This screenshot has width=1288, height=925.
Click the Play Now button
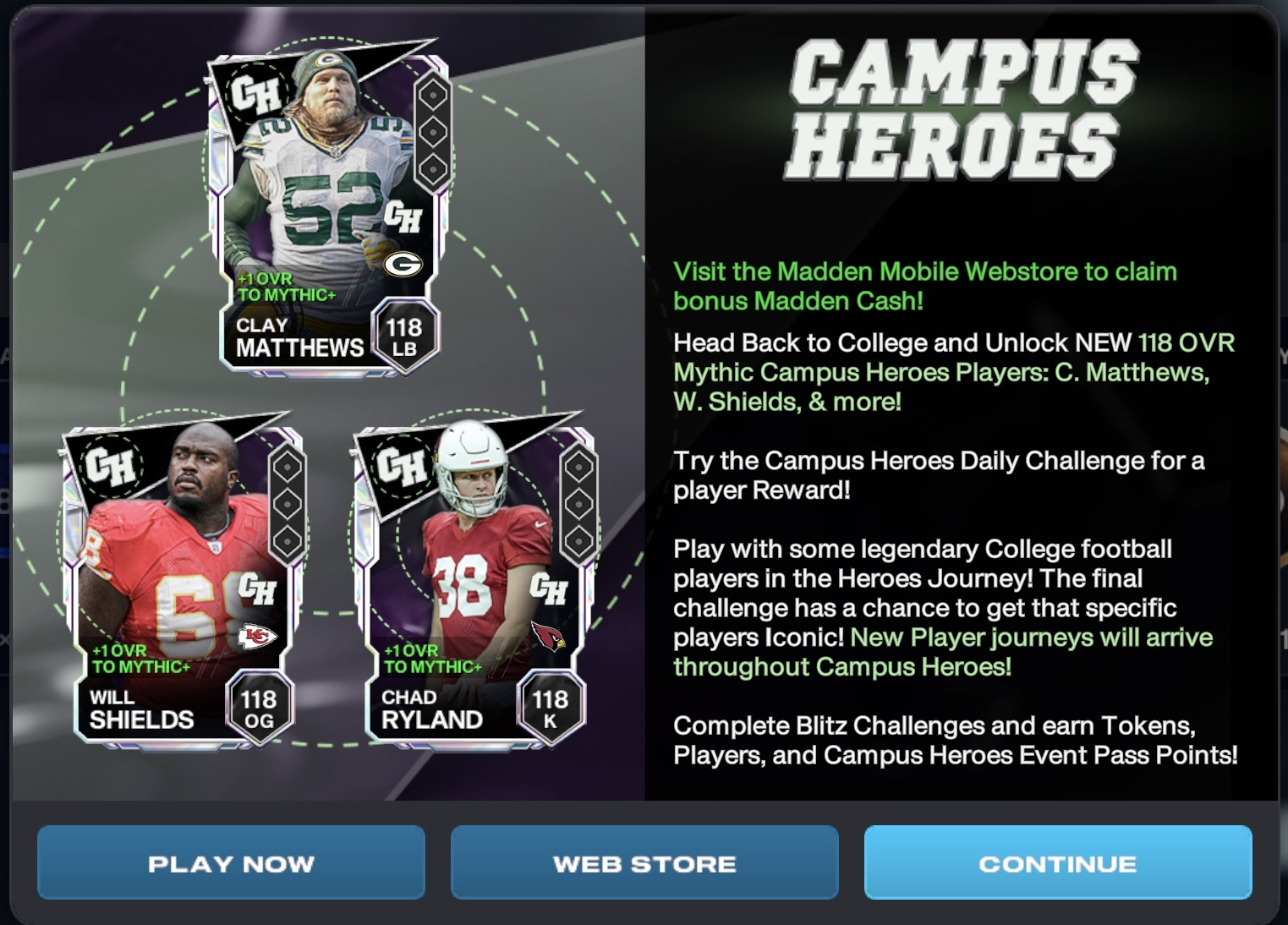click(x=231, y=862)
